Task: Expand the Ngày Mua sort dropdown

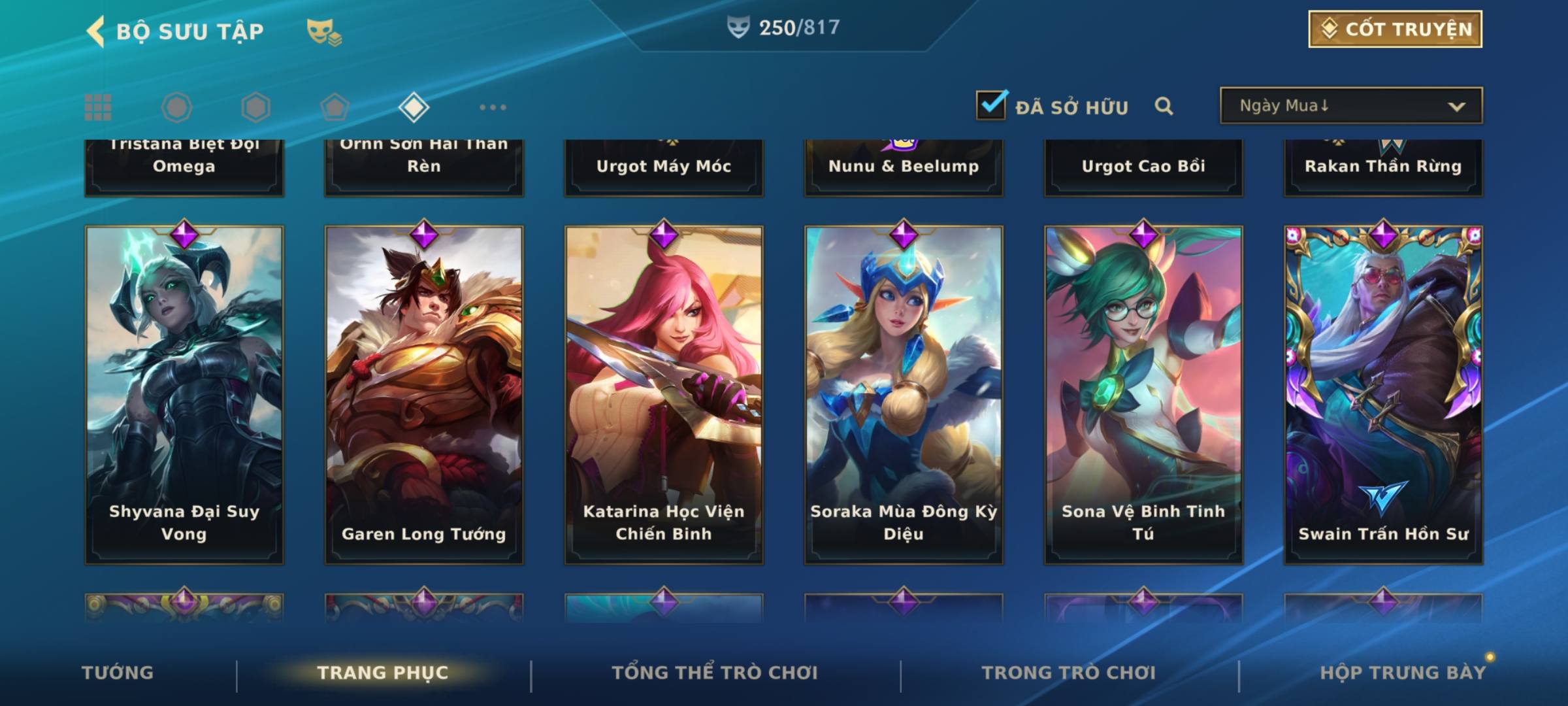Action: 1350,106
